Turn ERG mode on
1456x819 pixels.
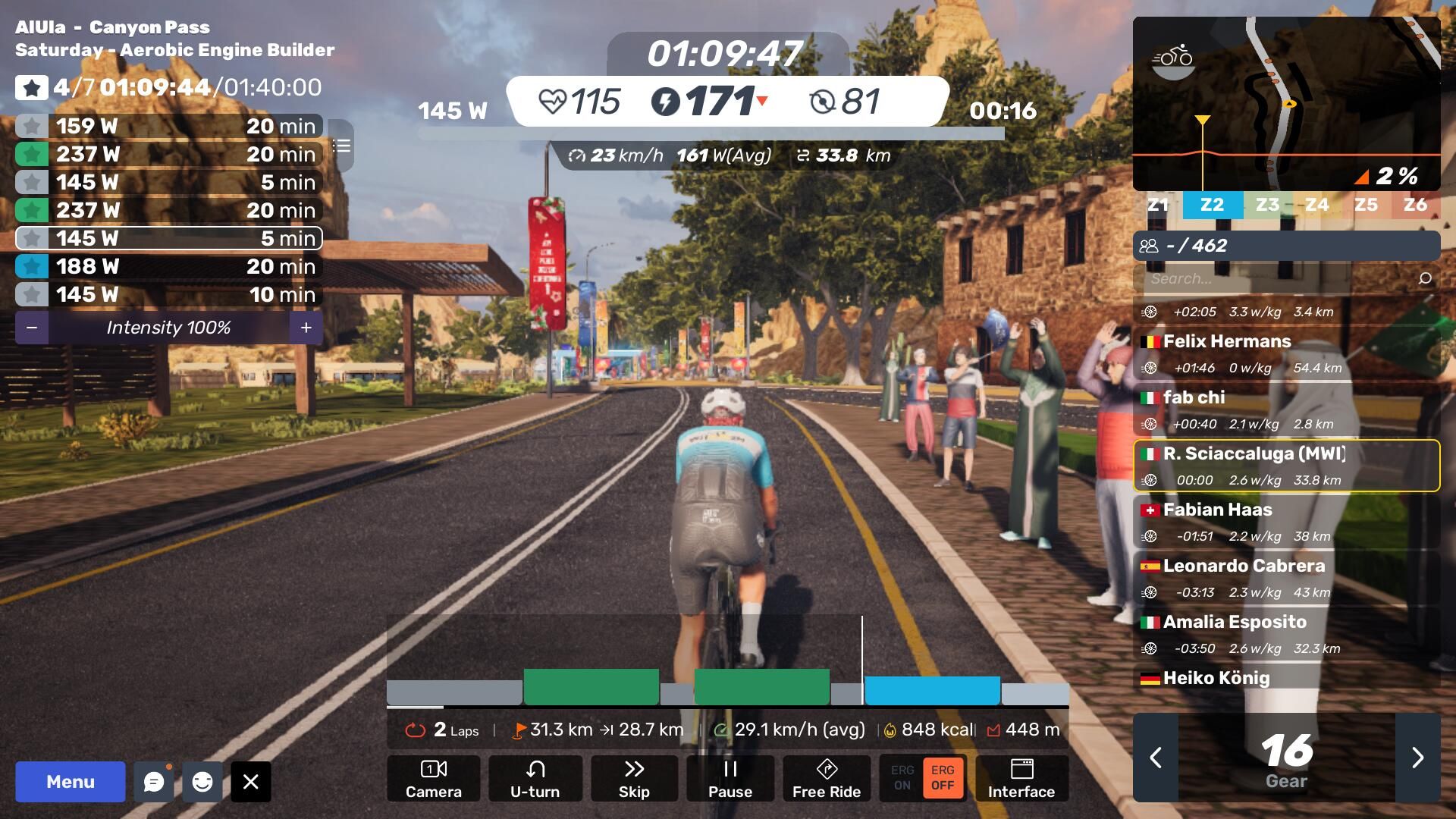click(x=902, y=778)
